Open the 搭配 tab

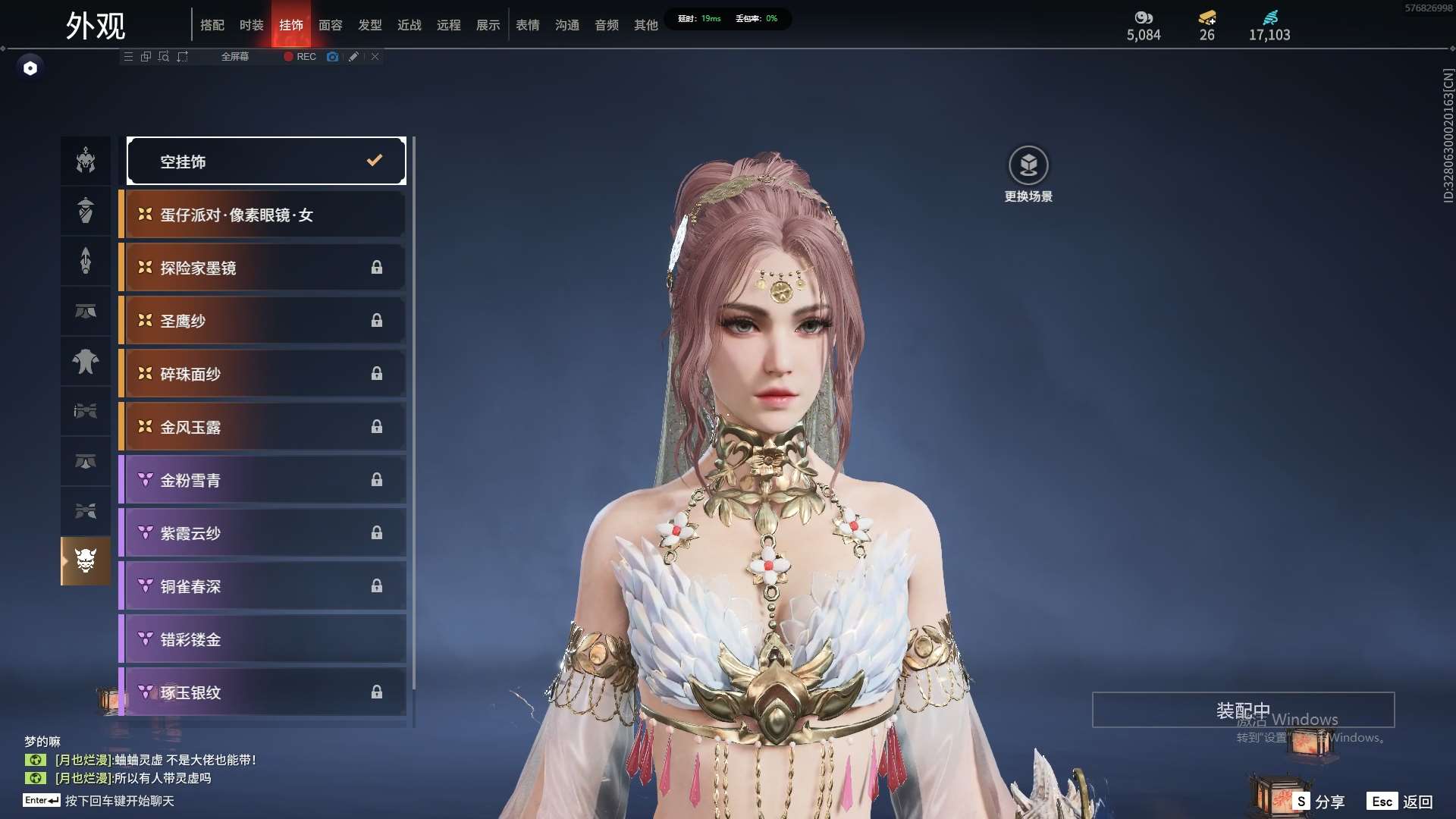point(212,25)
